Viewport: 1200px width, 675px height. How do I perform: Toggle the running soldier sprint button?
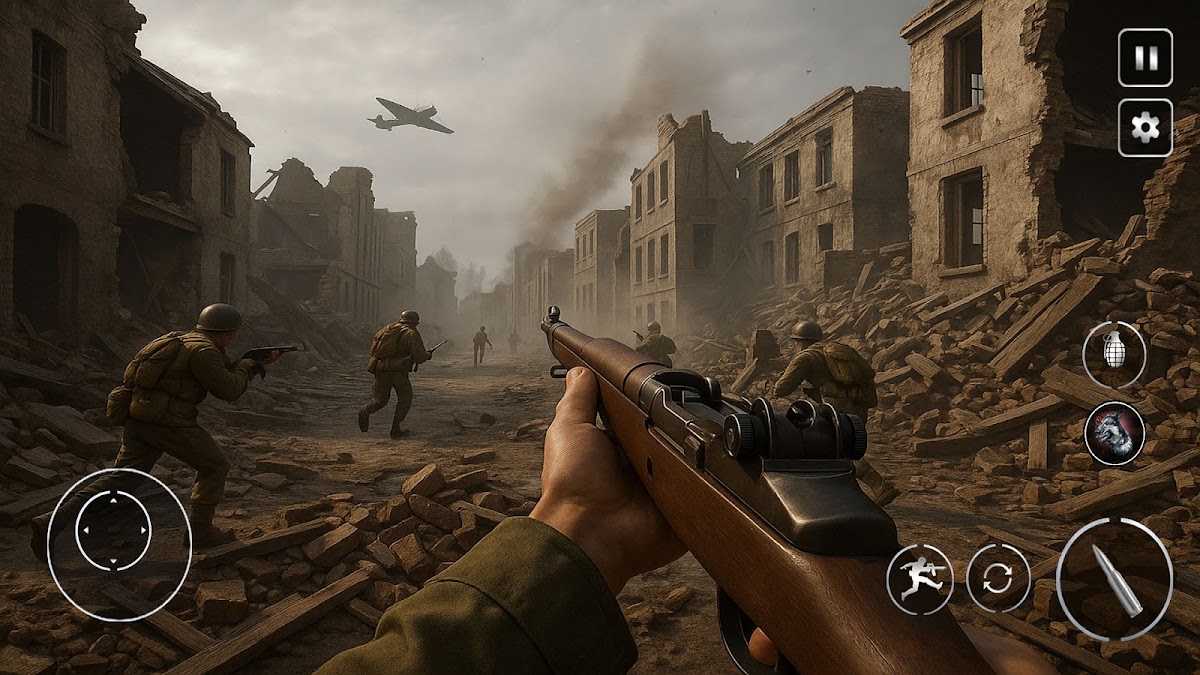(919, 578)
